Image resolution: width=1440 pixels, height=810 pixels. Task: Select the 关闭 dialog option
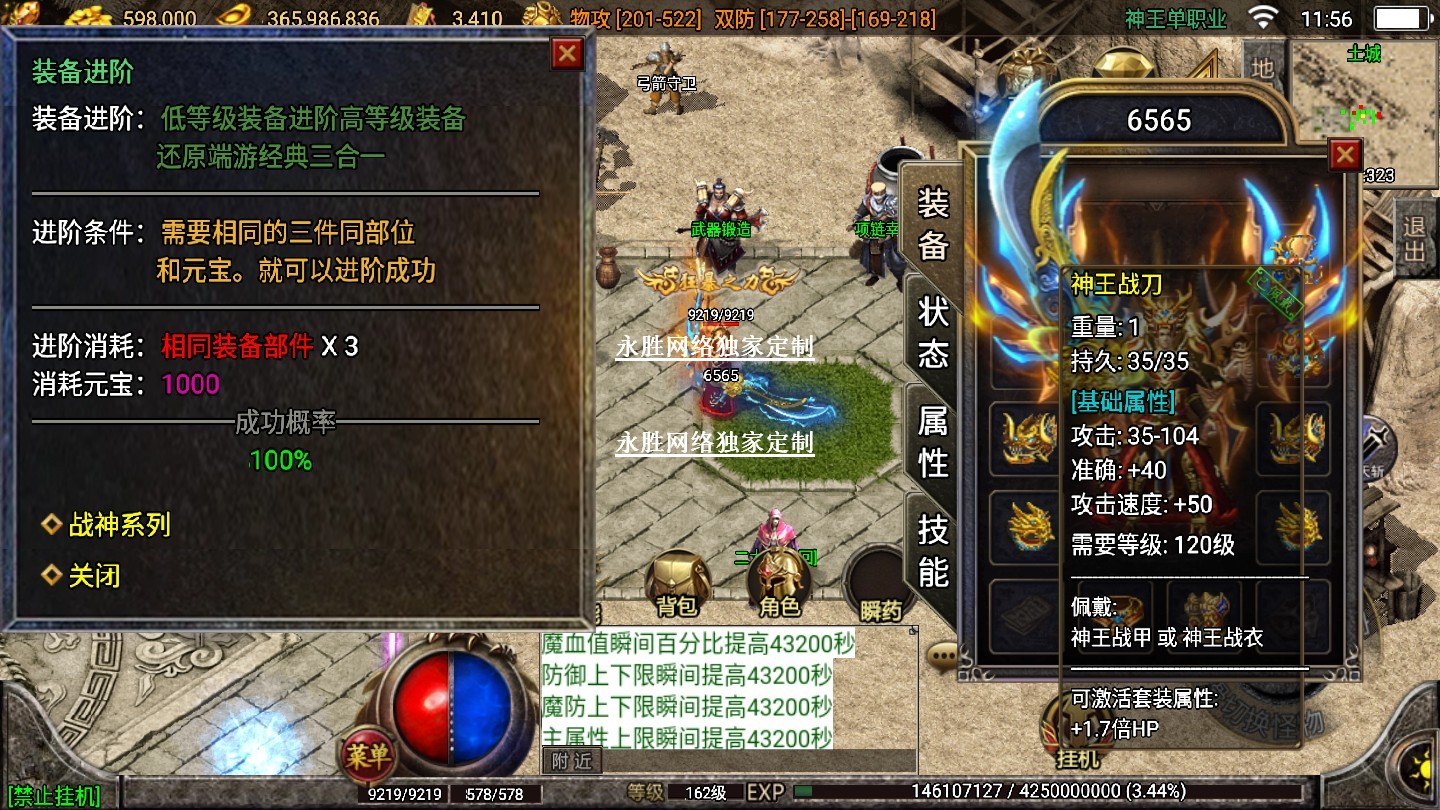[x=93, y=576]
